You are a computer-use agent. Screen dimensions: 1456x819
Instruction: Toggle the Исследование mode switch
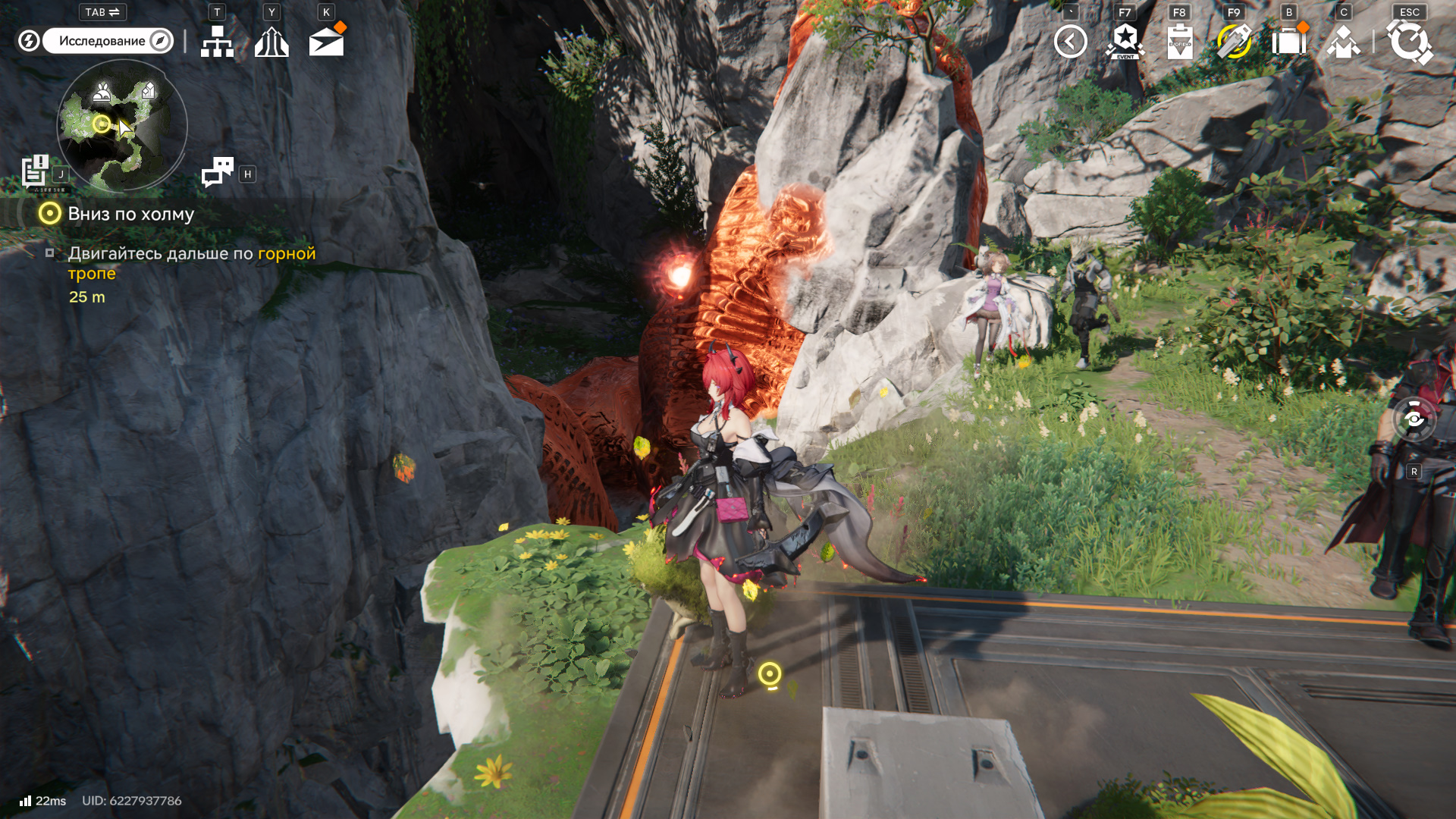(108, 41)
